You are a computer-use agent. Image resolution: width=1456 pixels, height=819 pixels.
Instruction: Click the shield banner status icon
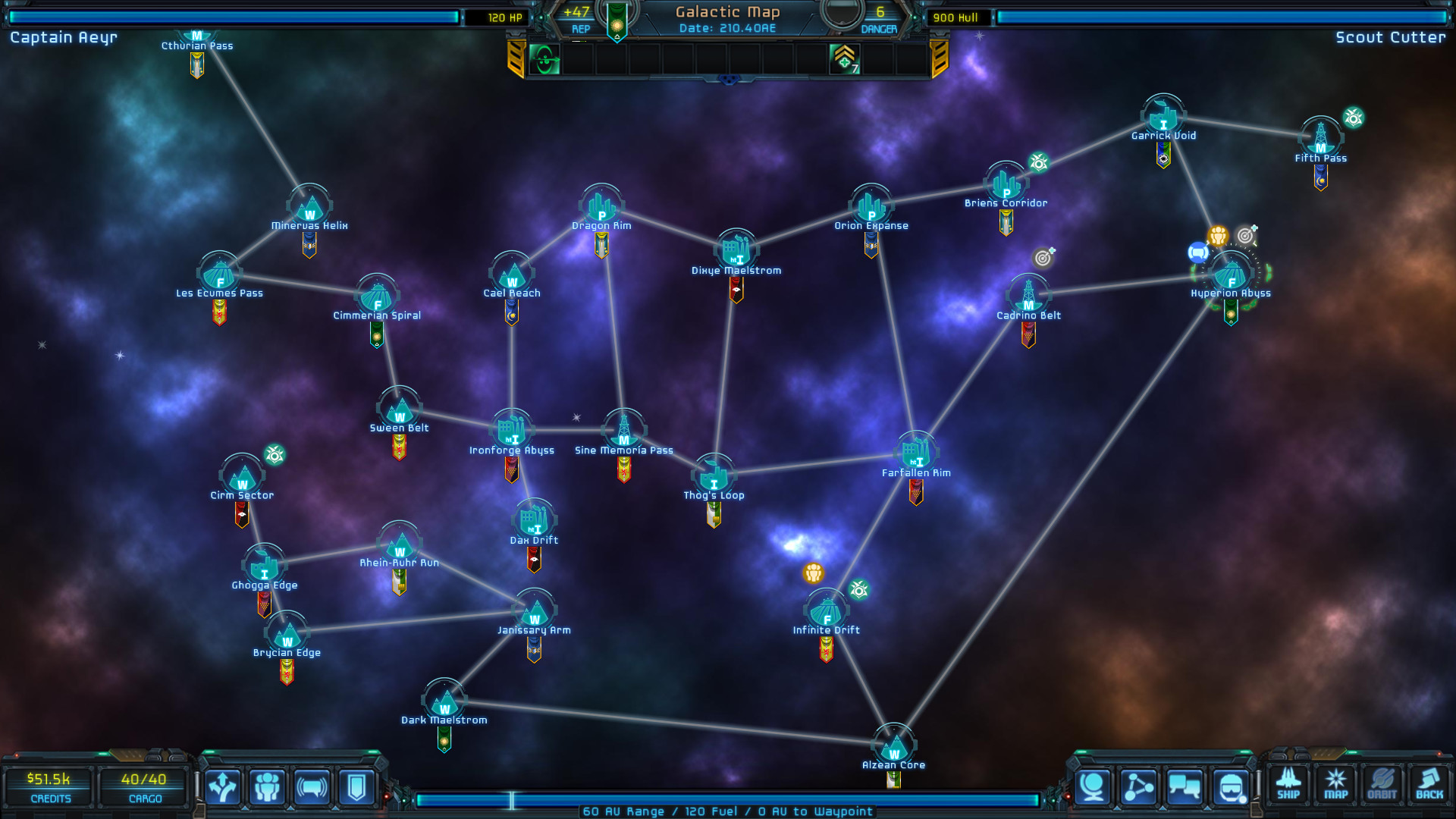point(357,788)
